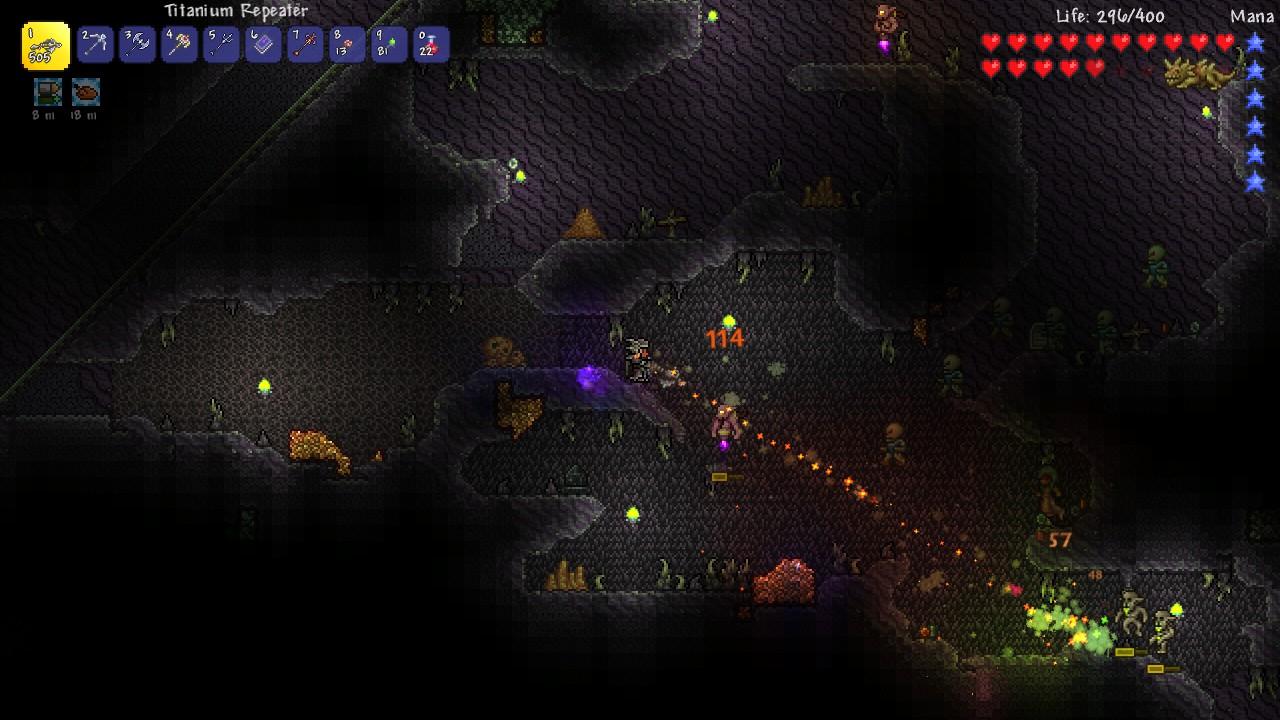Select the healing potions in hotbar slot 0
Viewport: 1280px width, 720px height.
(x=430, y=44)
